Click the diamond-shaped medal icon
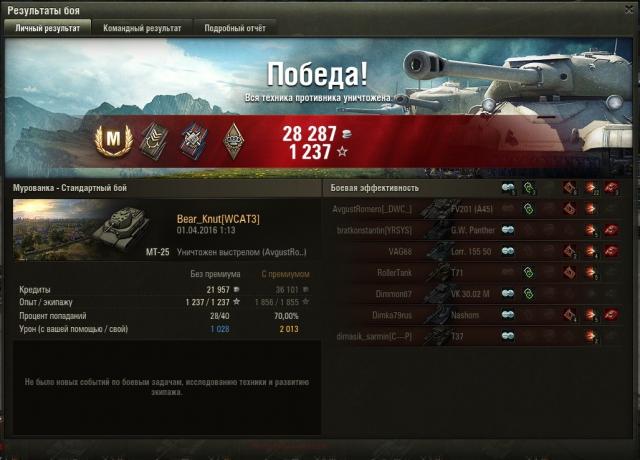640x460 pixels. (233, 139)
